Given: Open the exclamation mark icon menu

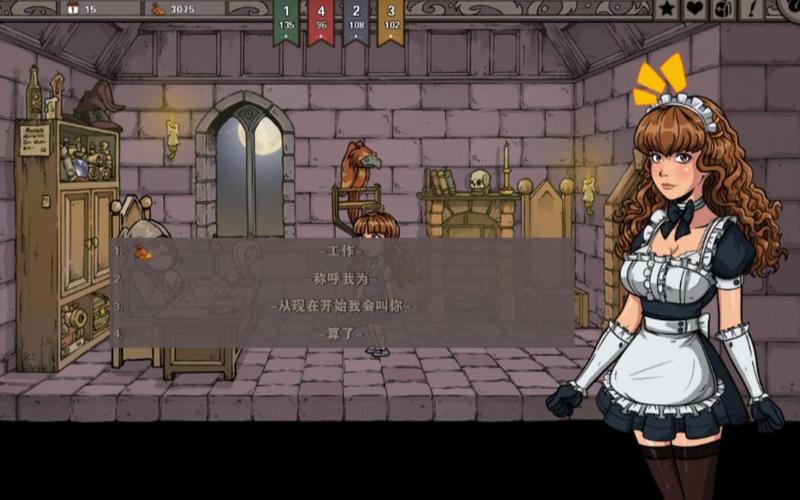Looking at the screenshot, I should pos(752,10).
